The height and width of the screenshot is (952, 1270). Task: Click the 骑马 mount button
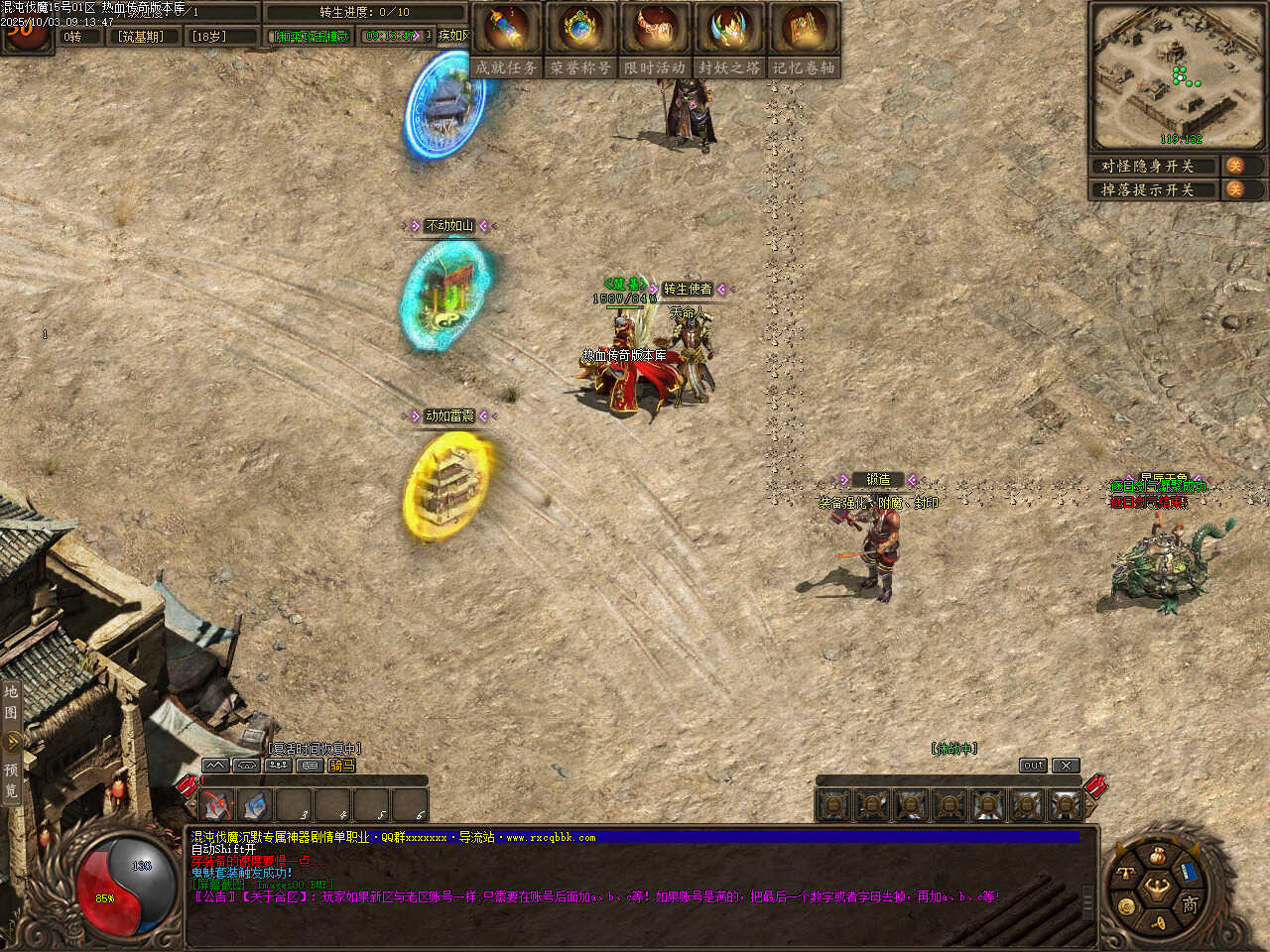point(342,766)
